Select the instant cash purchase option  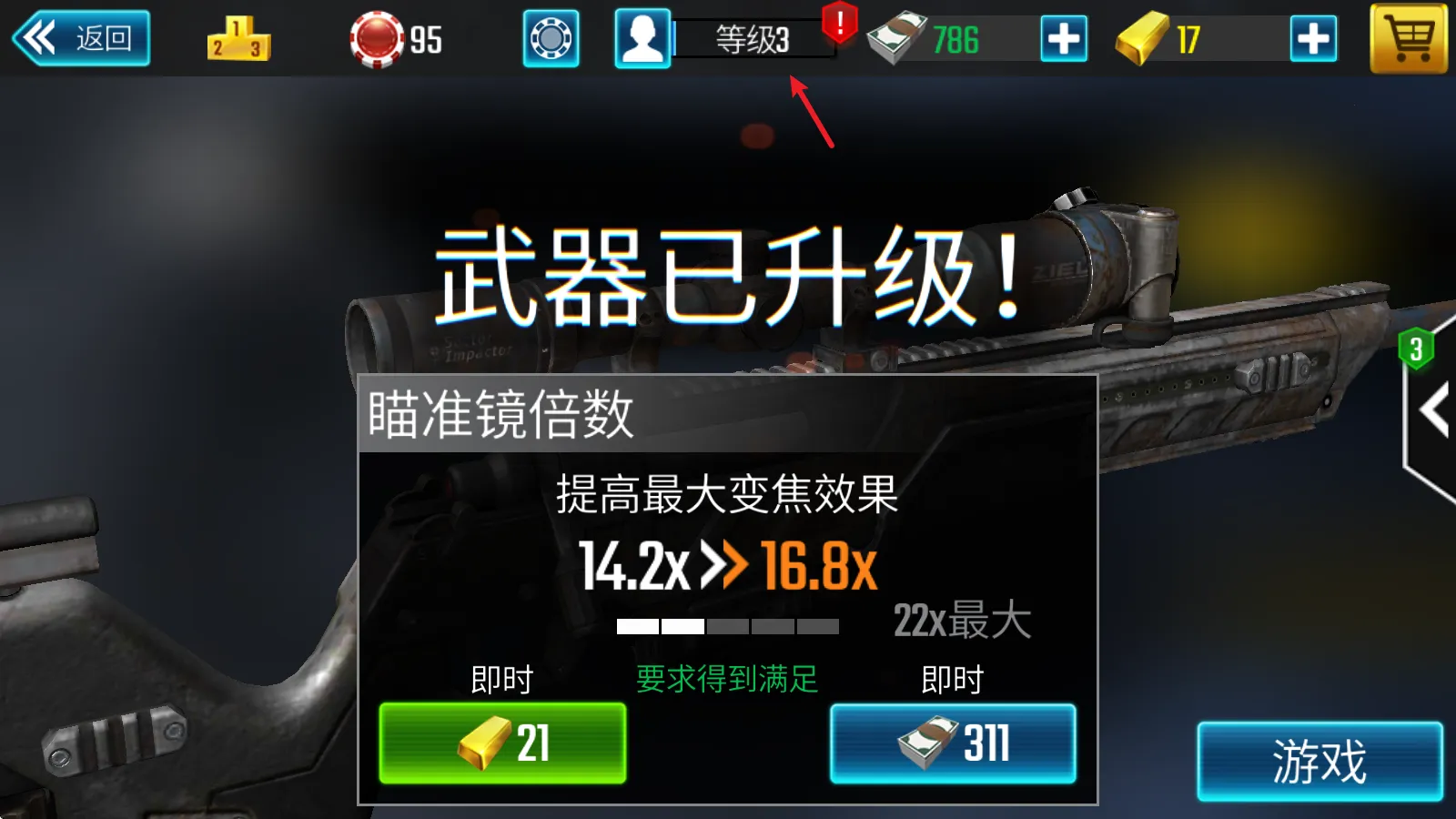[x=952, y=746]
